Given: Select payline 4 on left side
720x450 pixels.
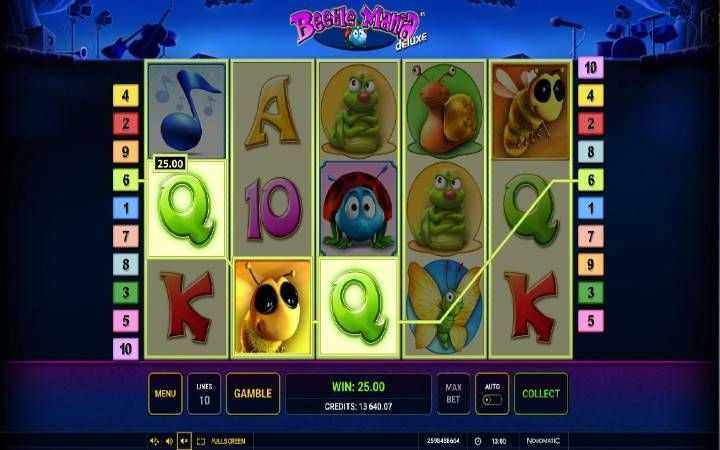Looking at the screenshot, I should (x=126, y=97).
